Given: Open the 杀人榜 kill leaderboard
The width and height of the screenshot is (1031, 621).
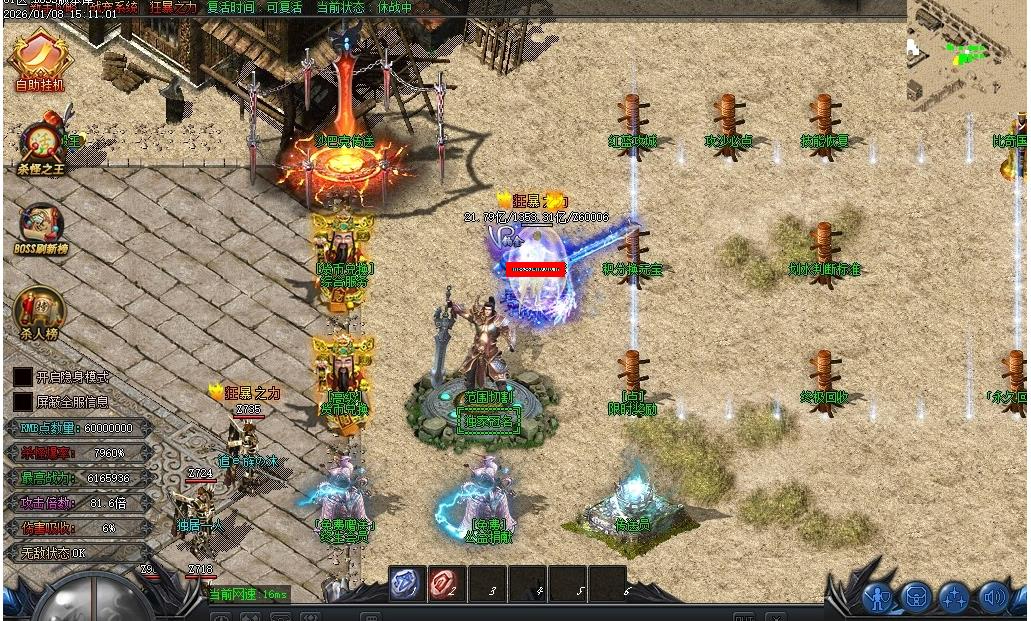Looking at the screenshot, I should tap(40, 311).
